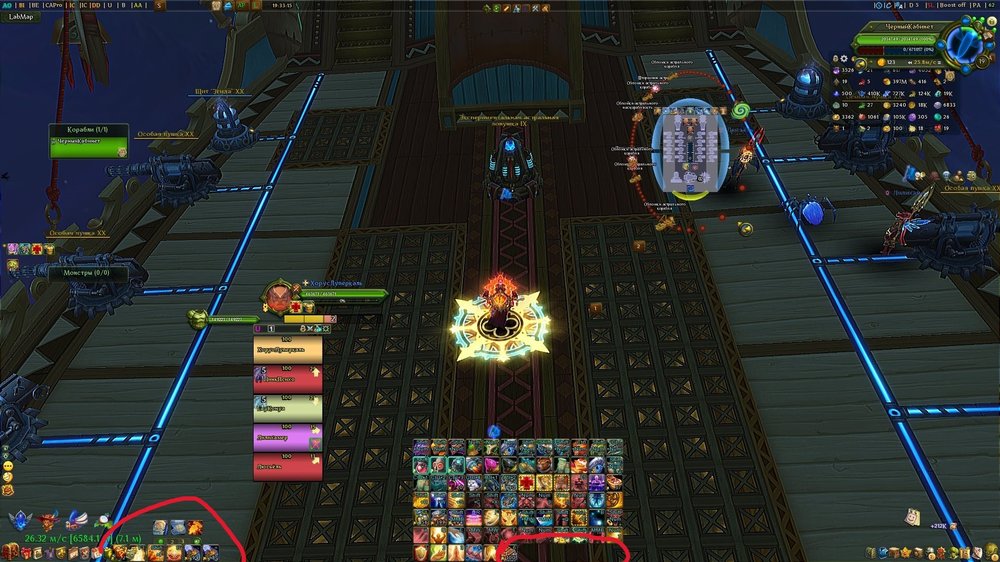Open the ship layout radar map
This screenshot has width=1000, height=562.
point(687,148)
